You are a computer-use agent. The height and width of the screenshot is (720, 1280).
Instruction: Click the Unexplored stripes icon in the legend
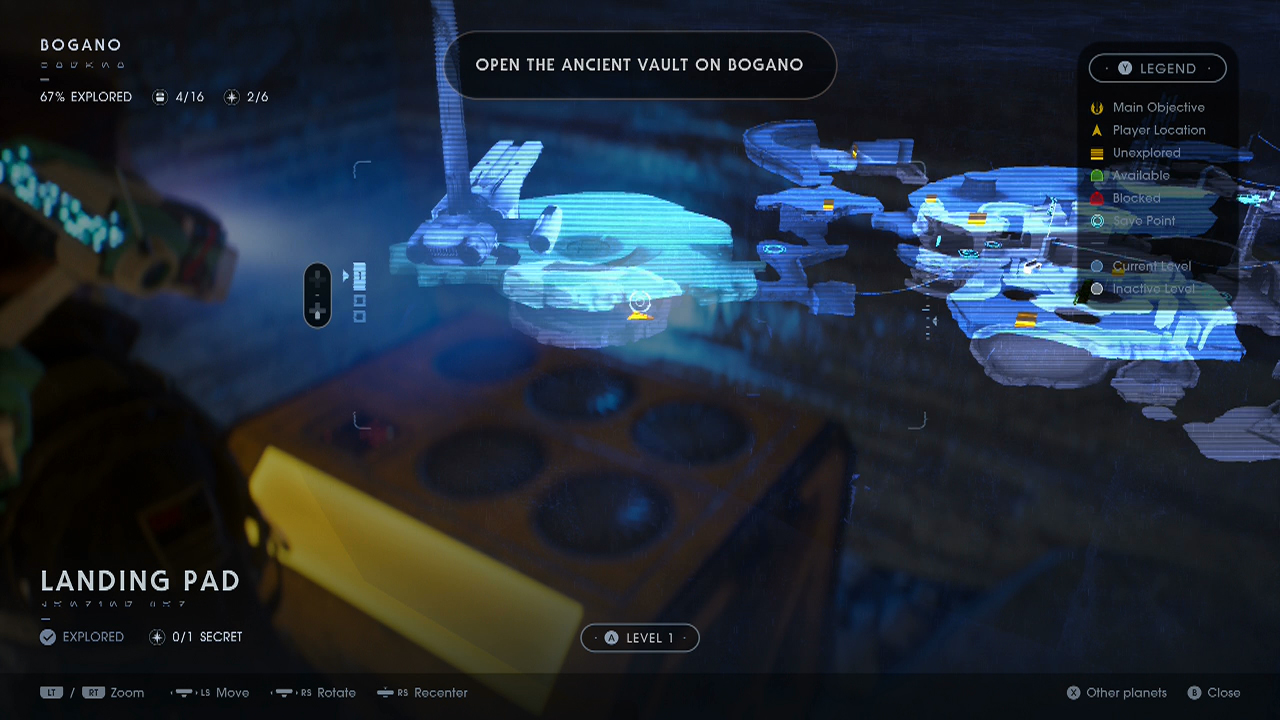(x=1098, y=153)
